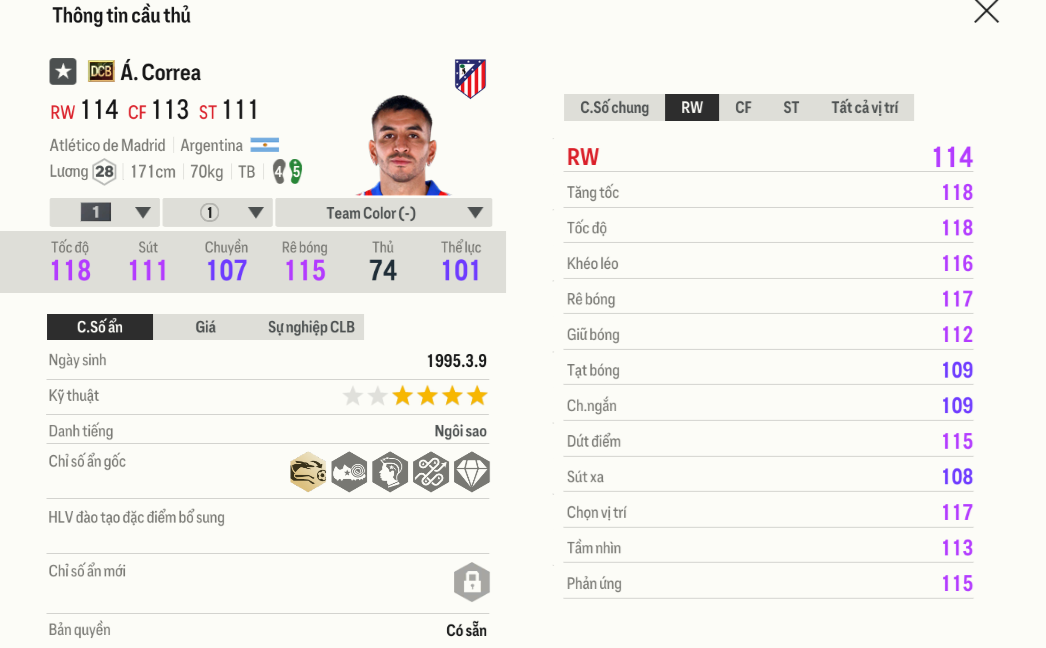The width and height of the screenshot is (1046, 648).
Task: Open the Tất cả vị trí tab
Action: tap(864, 108)
